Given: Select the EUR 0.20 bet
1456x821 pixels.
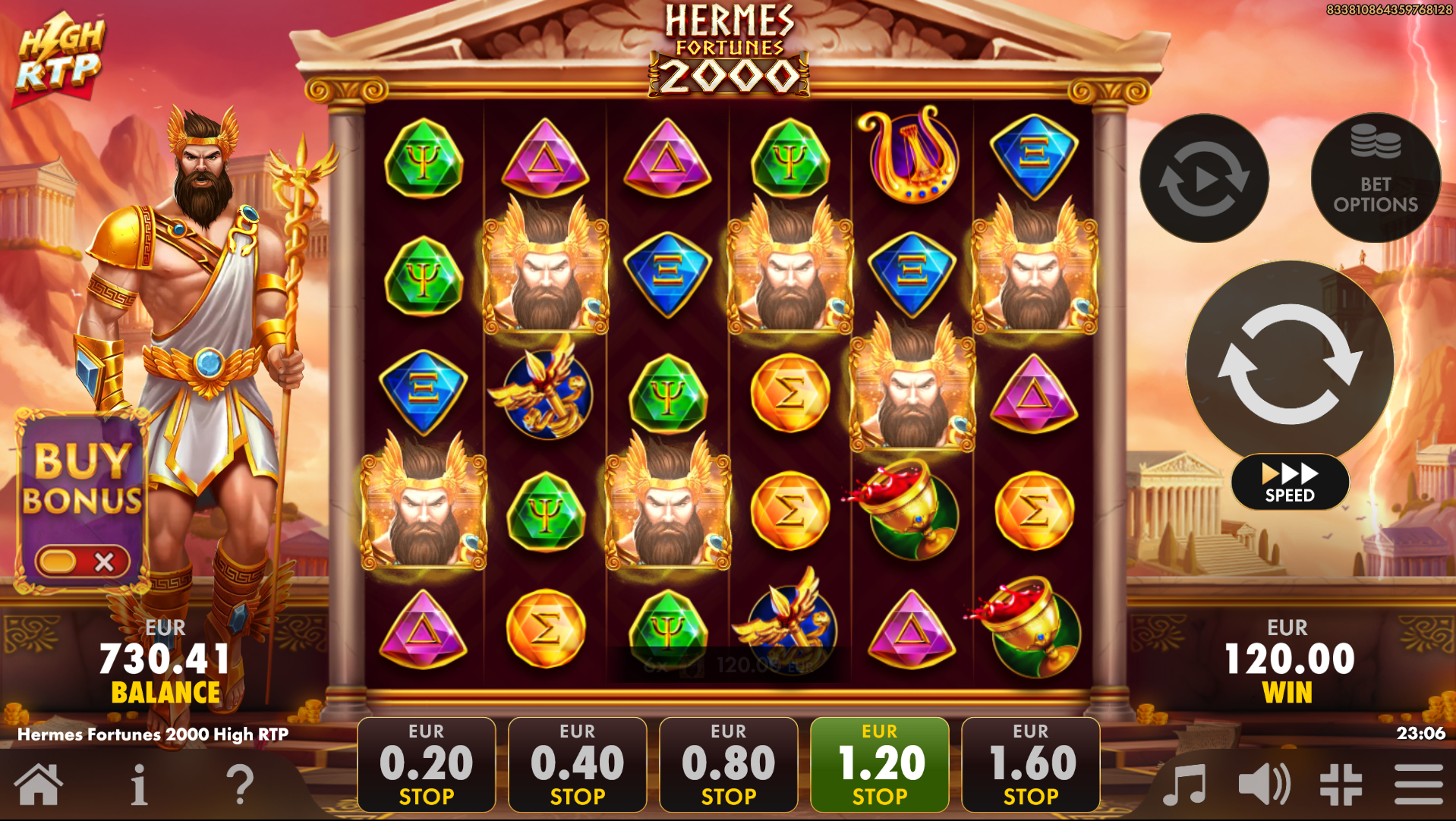Looking at the screenshot, I should point(426,763).
